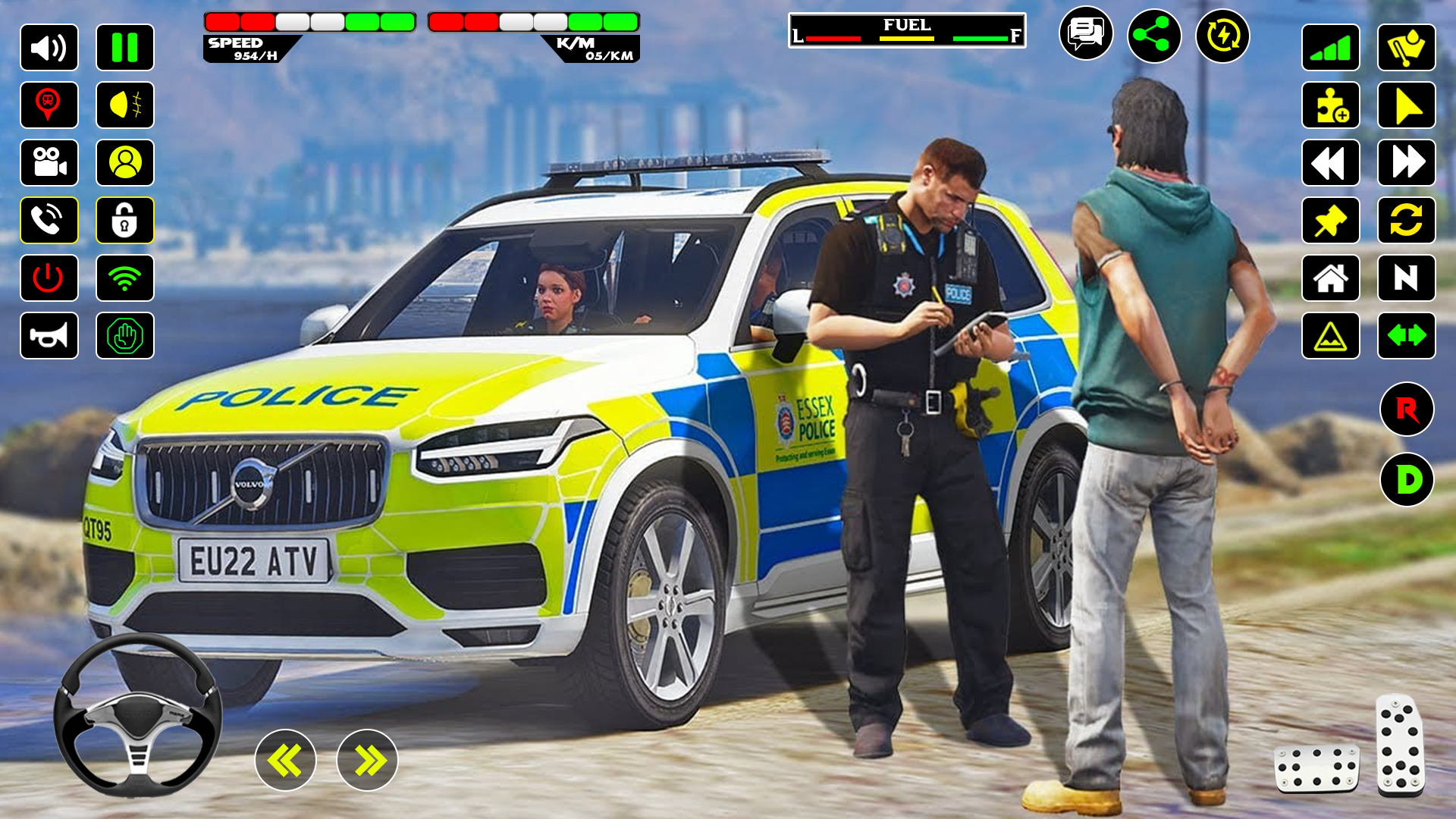The image size is (1456, 819).
Task: Select the red R reverse gear
Action: tap(1407, 409)
